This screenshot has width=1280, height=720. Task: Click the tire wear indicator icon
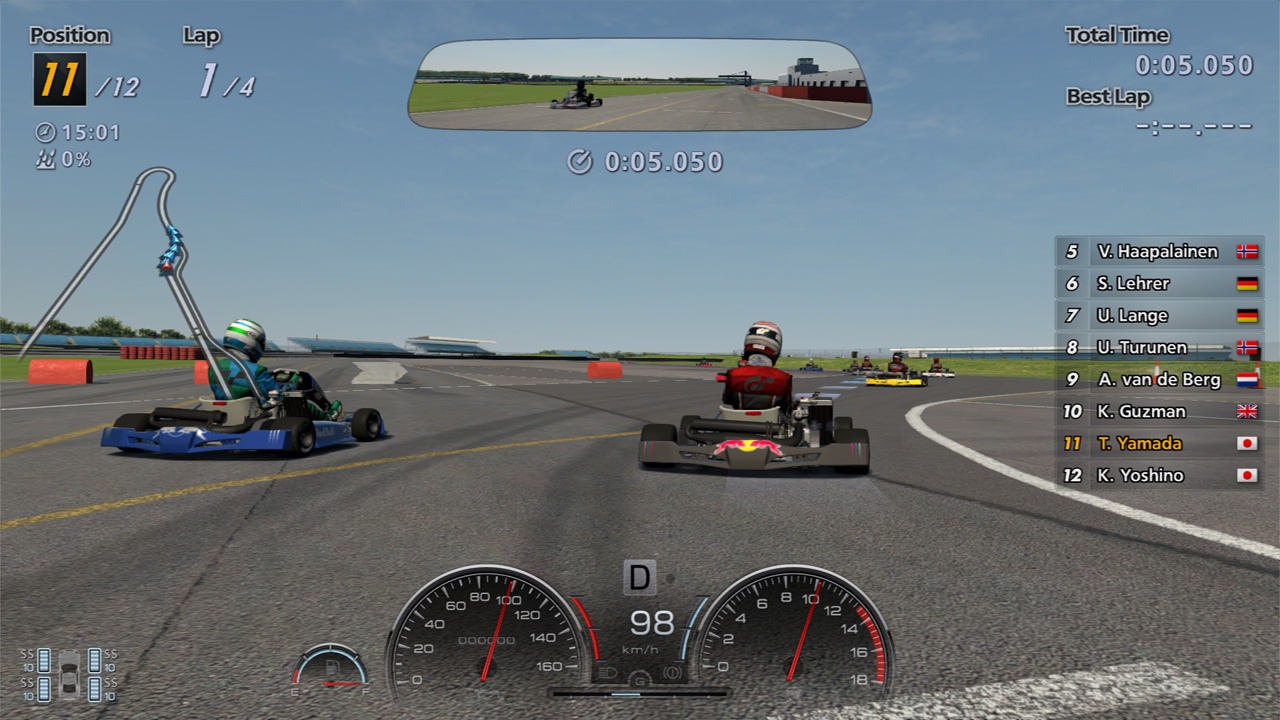[x=69, y=675]
